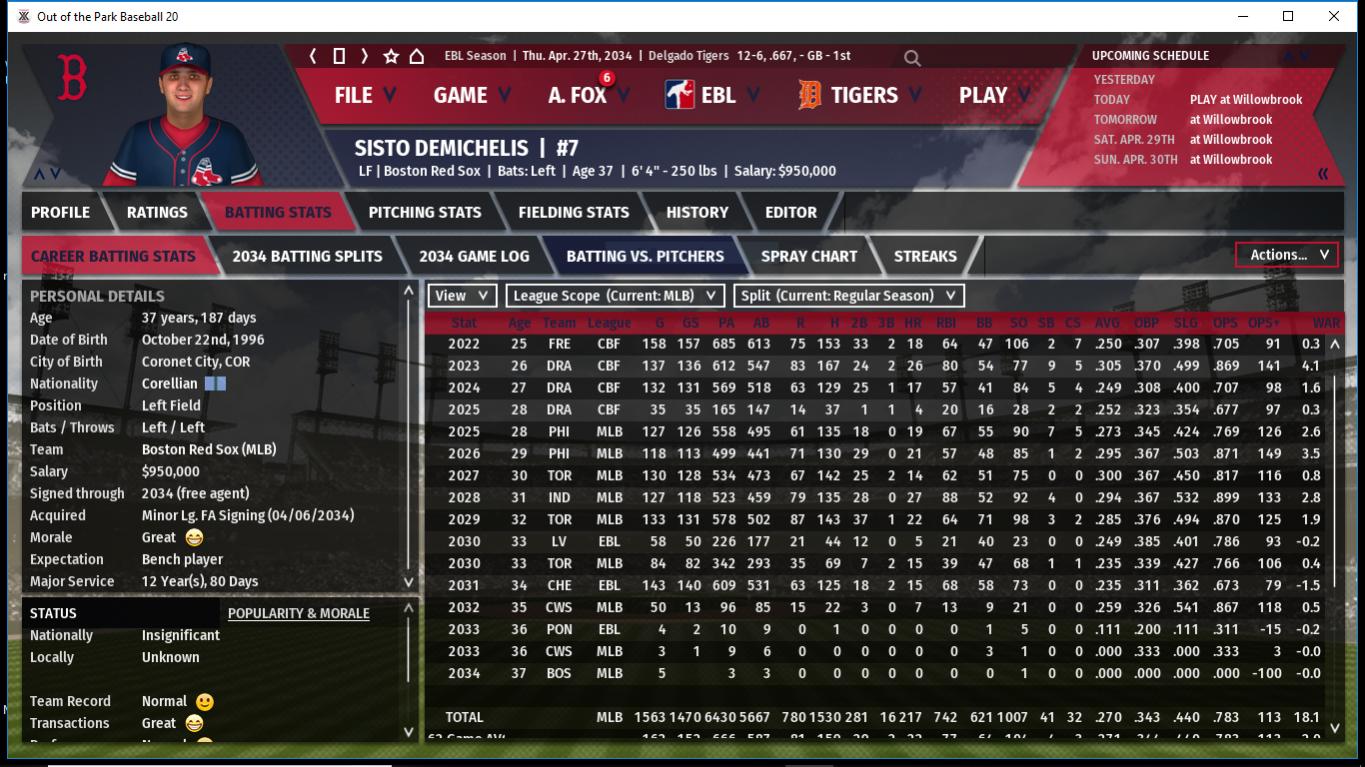The image size is (1365, 767).
Task: Switch to the RATINGS tab
Action: pyautogui.click(x=157, y=212)
